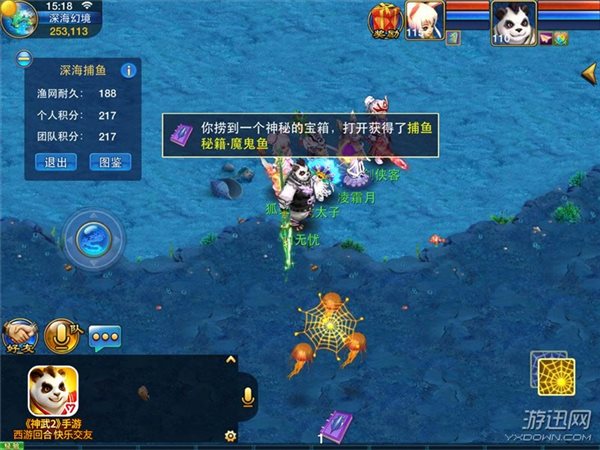Expand the chat panel with up arrow
This screenshot has width=600, height=450.
231,360
